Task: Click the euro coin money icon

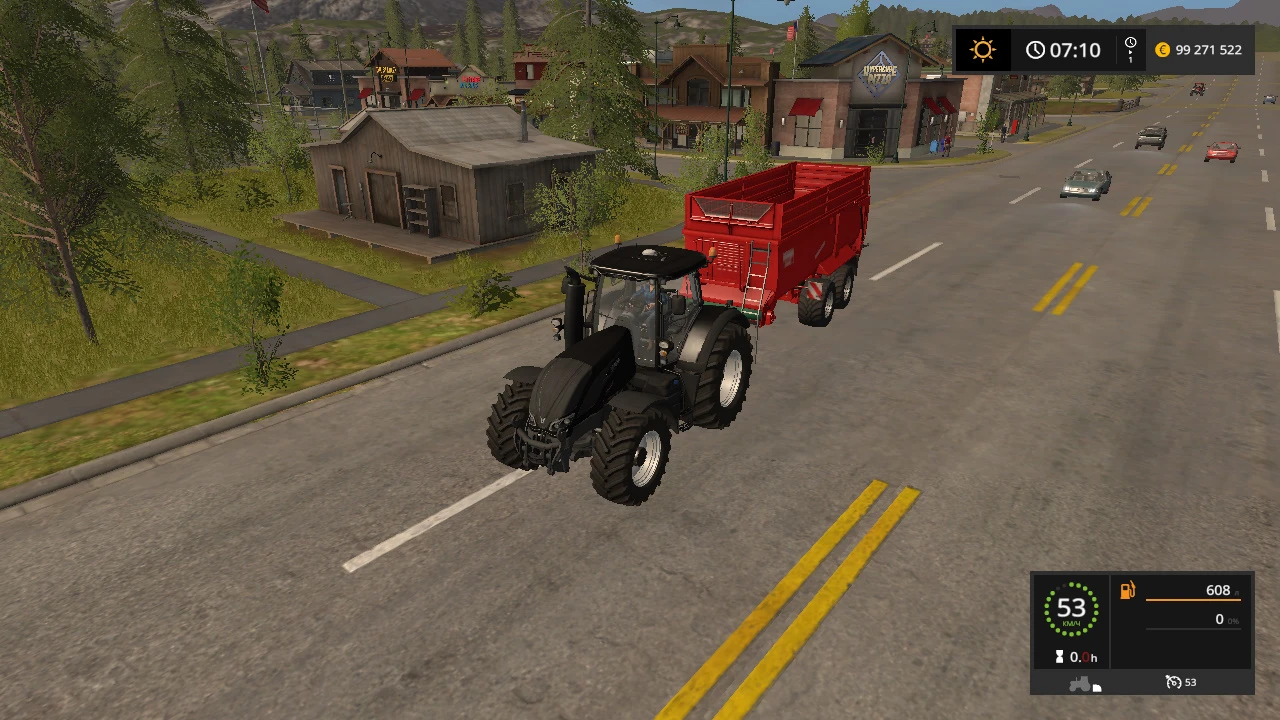Action: pos(1161,49)
